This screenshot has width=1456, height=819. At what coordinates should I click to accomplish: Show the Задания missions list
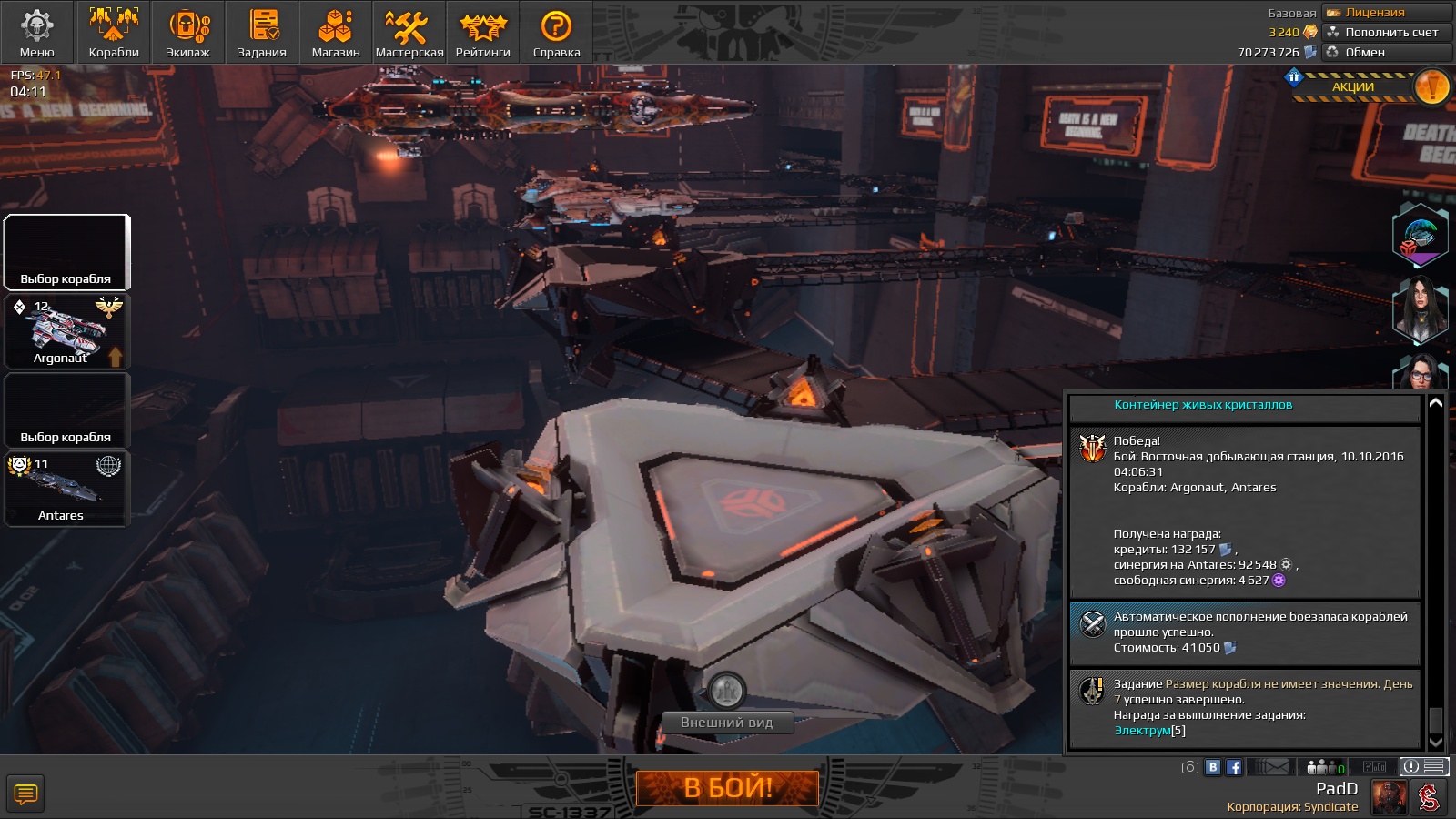pos(262,33)
